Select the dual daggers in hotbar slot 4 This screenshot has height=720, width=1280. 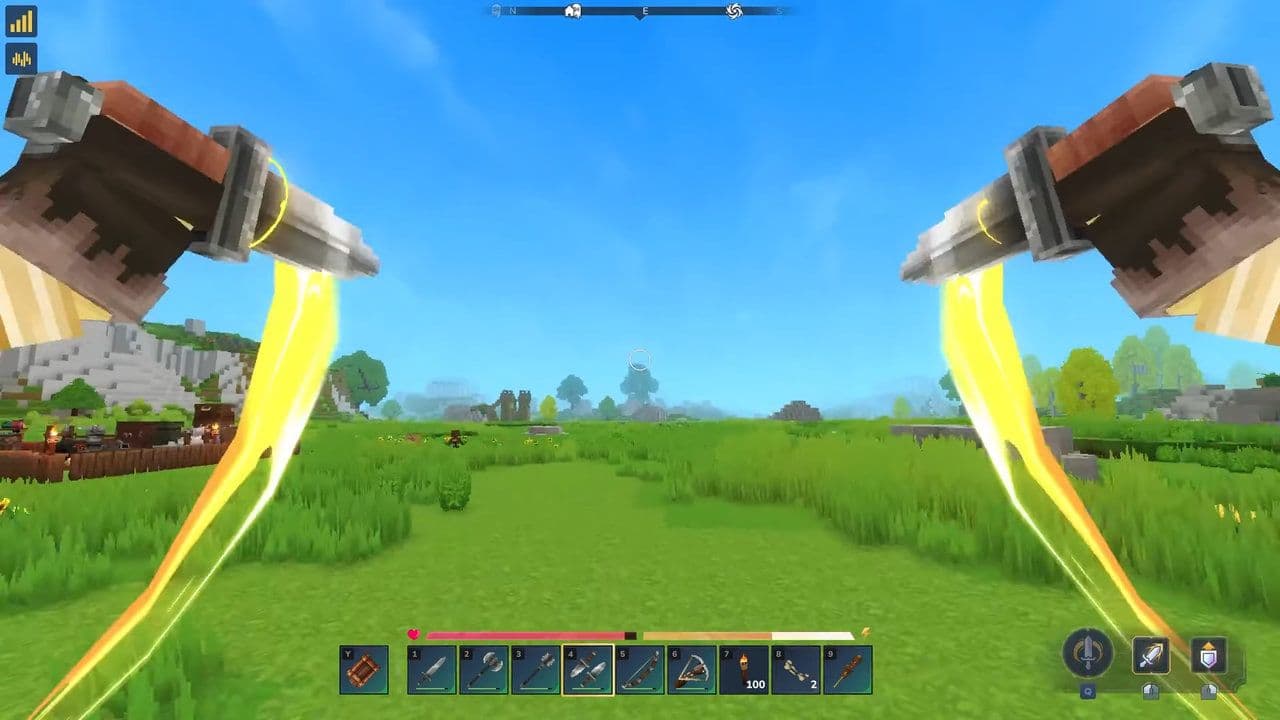click(x=587, y=669)
